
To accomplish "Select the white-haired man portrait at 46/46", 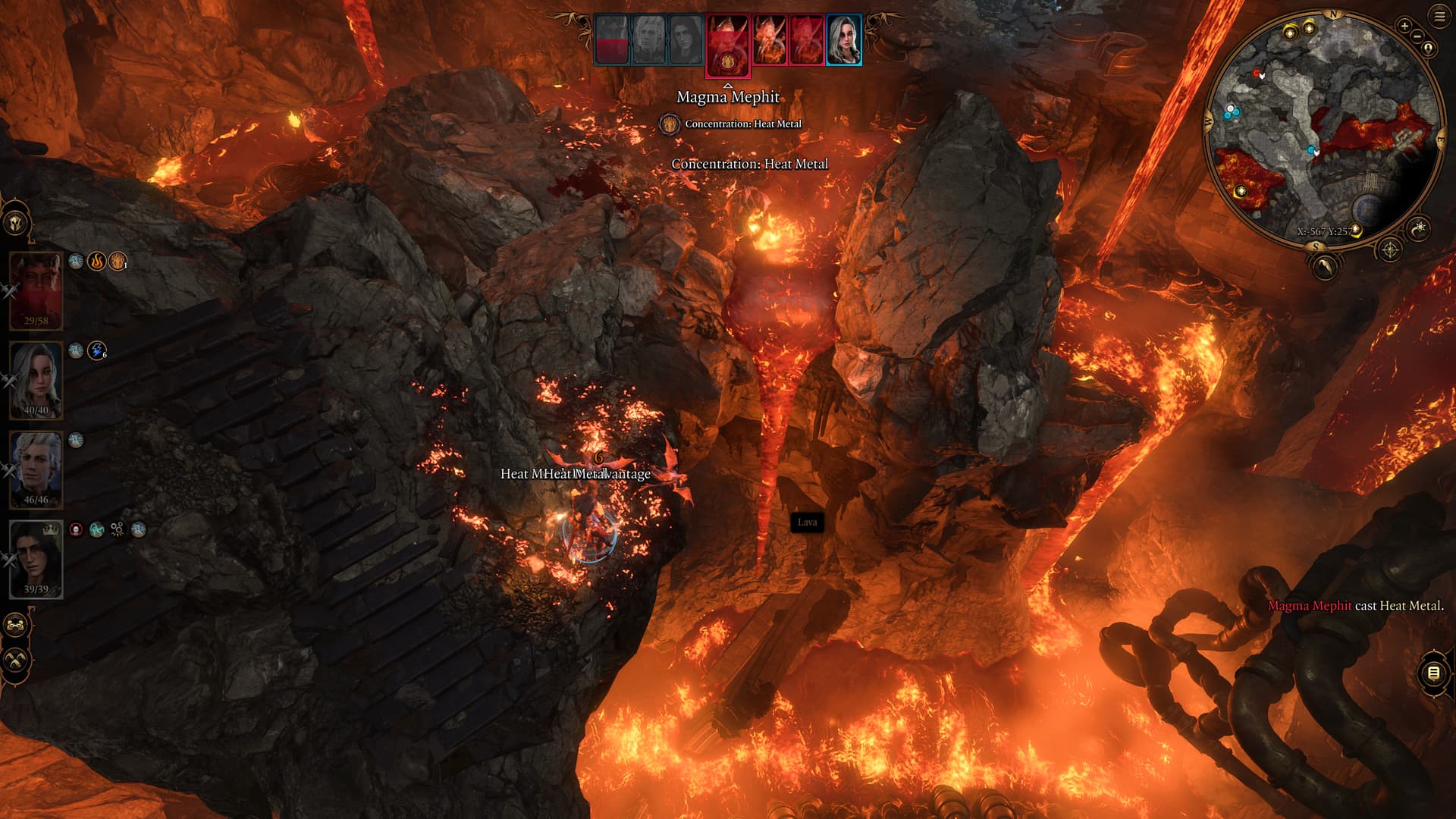I will (36, 469).
